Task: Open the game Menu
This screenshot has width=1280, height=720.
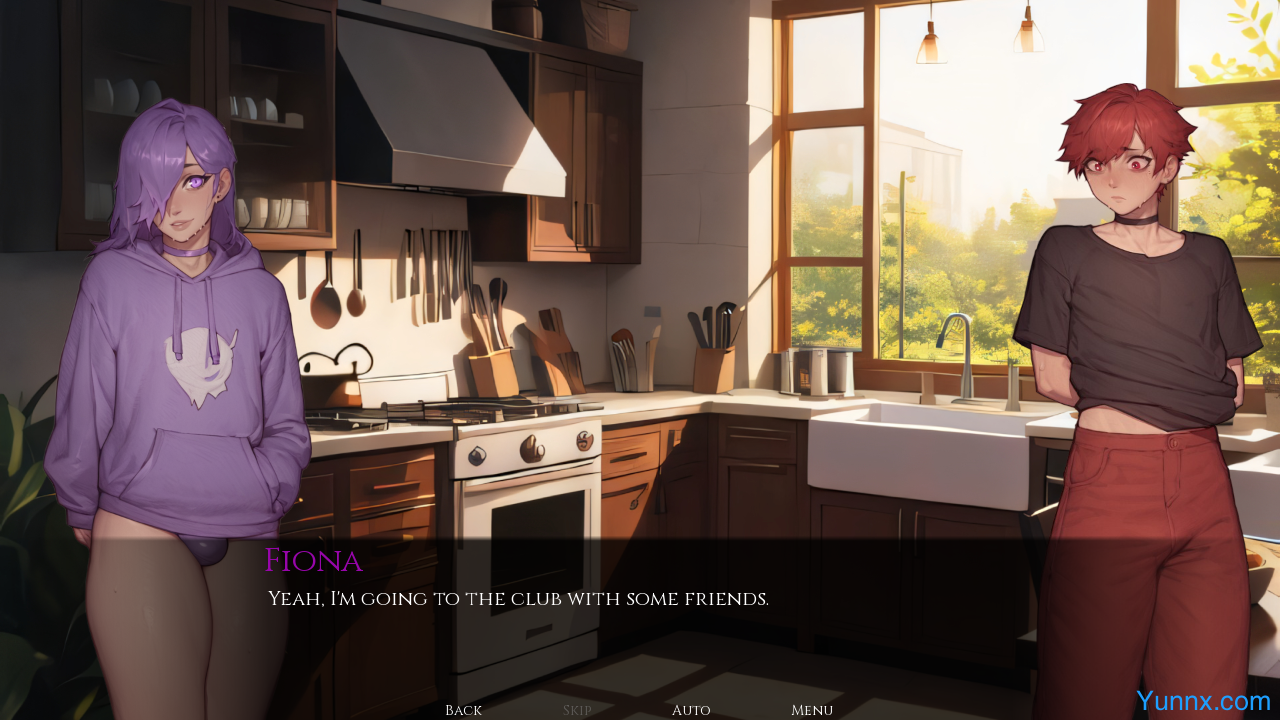Action: [812, 710]
